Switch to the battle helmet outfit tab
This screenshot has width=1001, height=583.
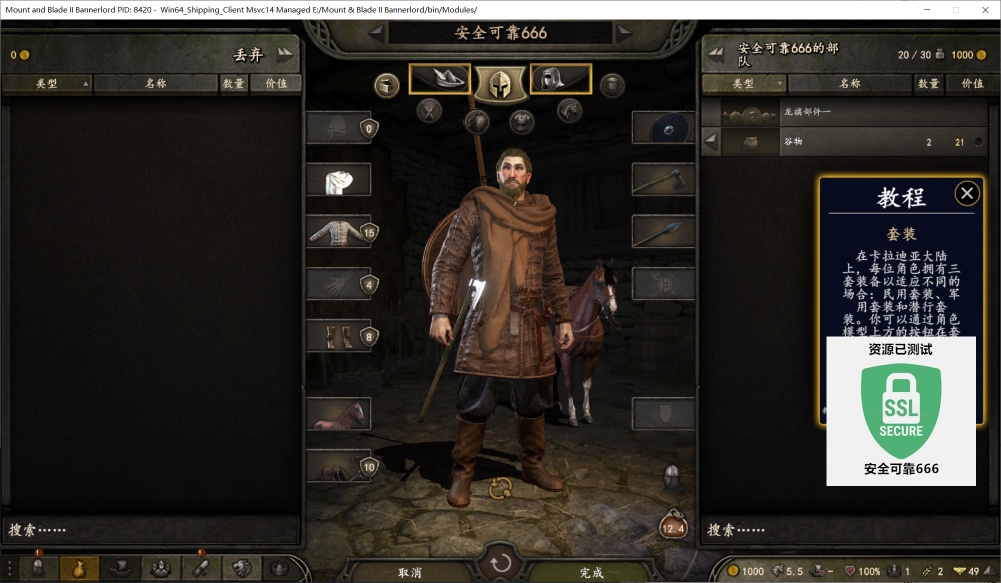(x=500, y=83)
